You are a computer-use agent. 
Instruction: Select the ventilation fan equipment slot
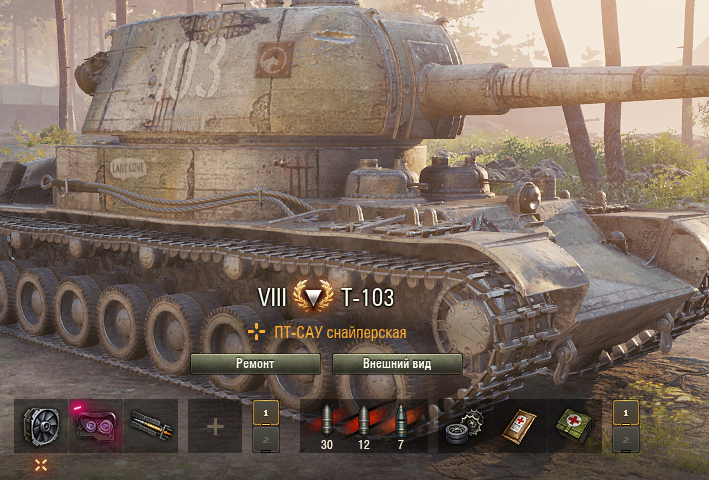coord(41,426)
